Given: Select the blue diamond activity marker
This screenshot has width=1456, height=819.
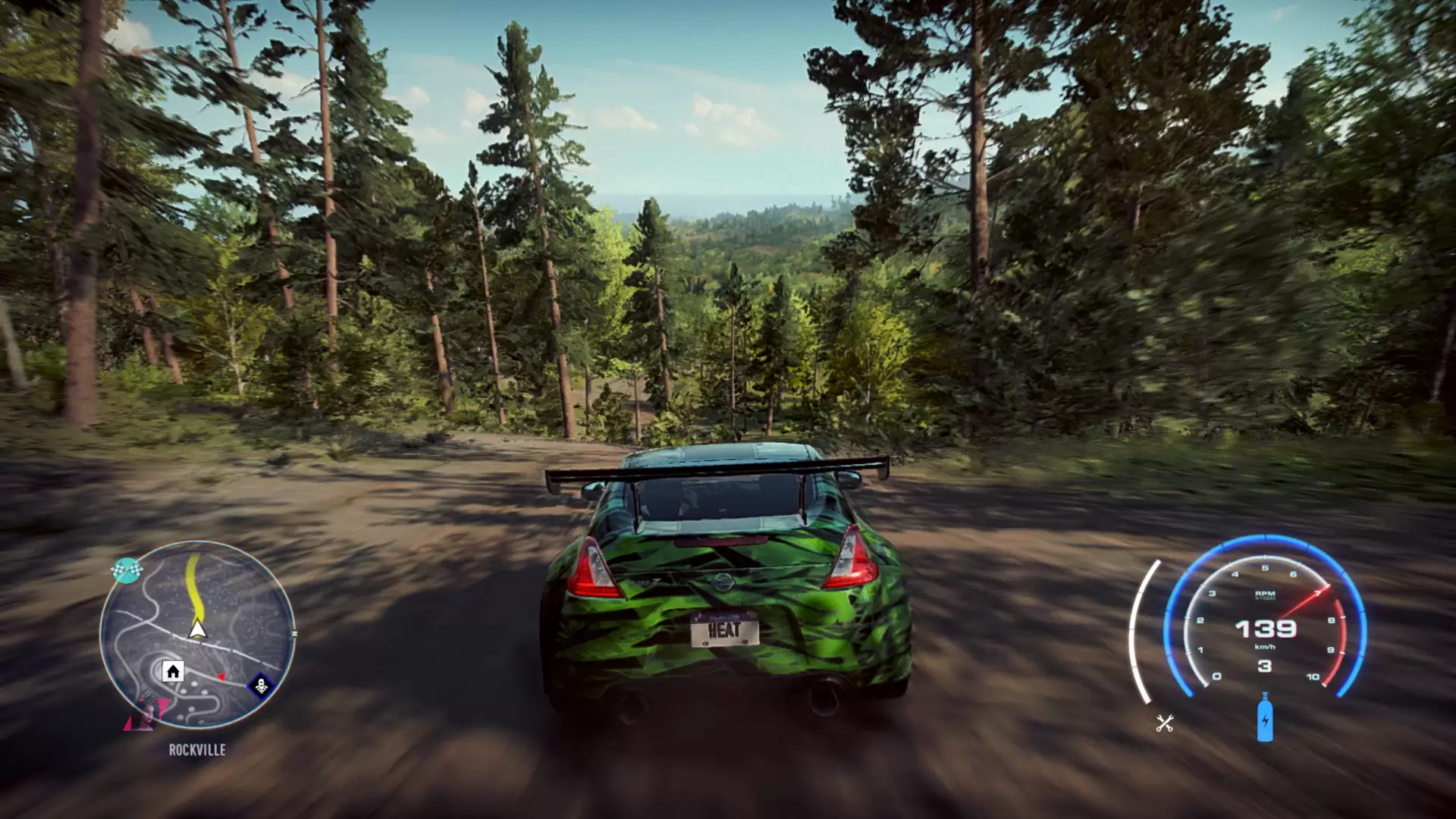Looking at the screenshot, I should coord(261,686).
